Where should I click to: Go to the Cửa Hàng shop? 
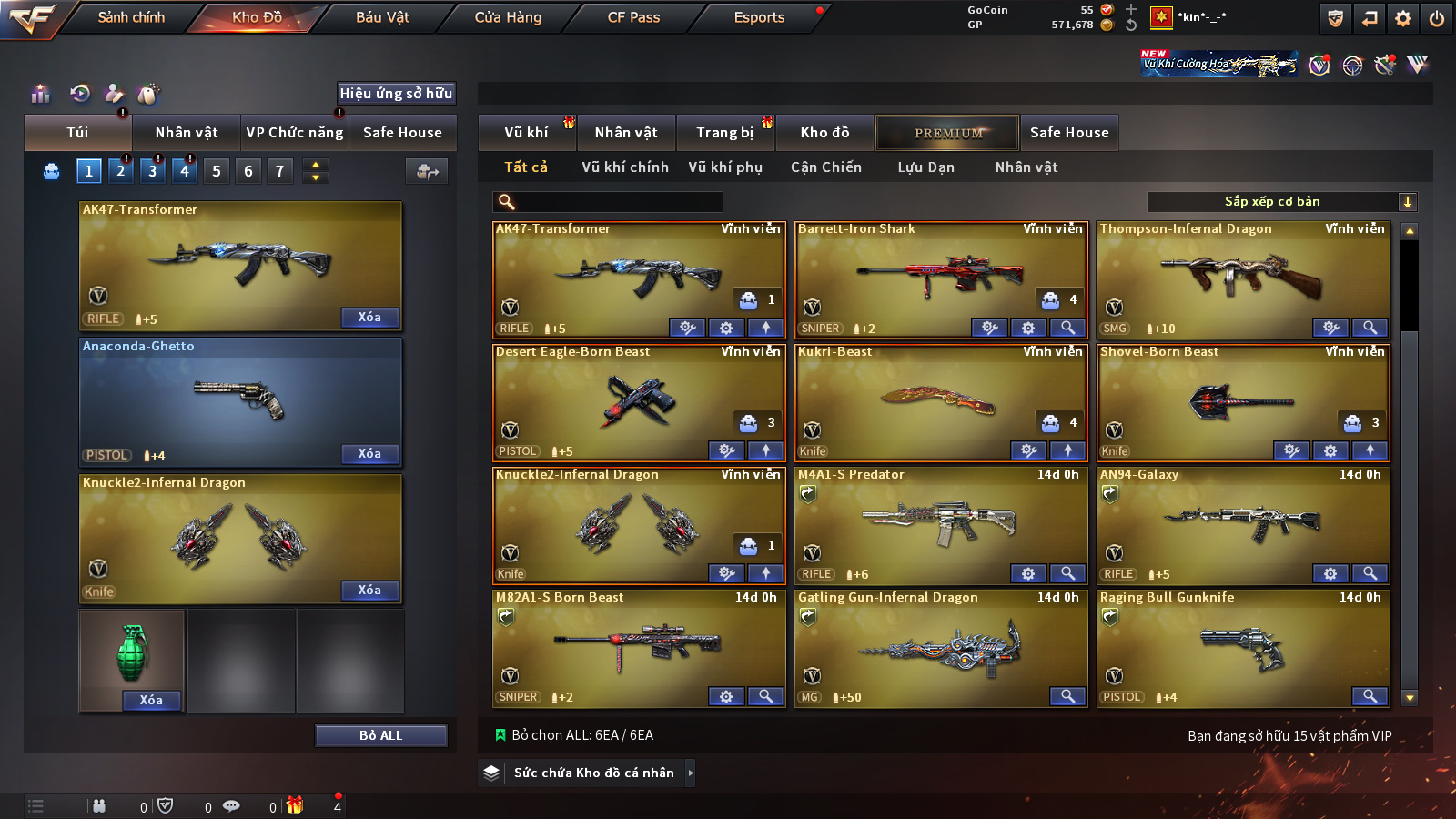click(x=508, y=17)
